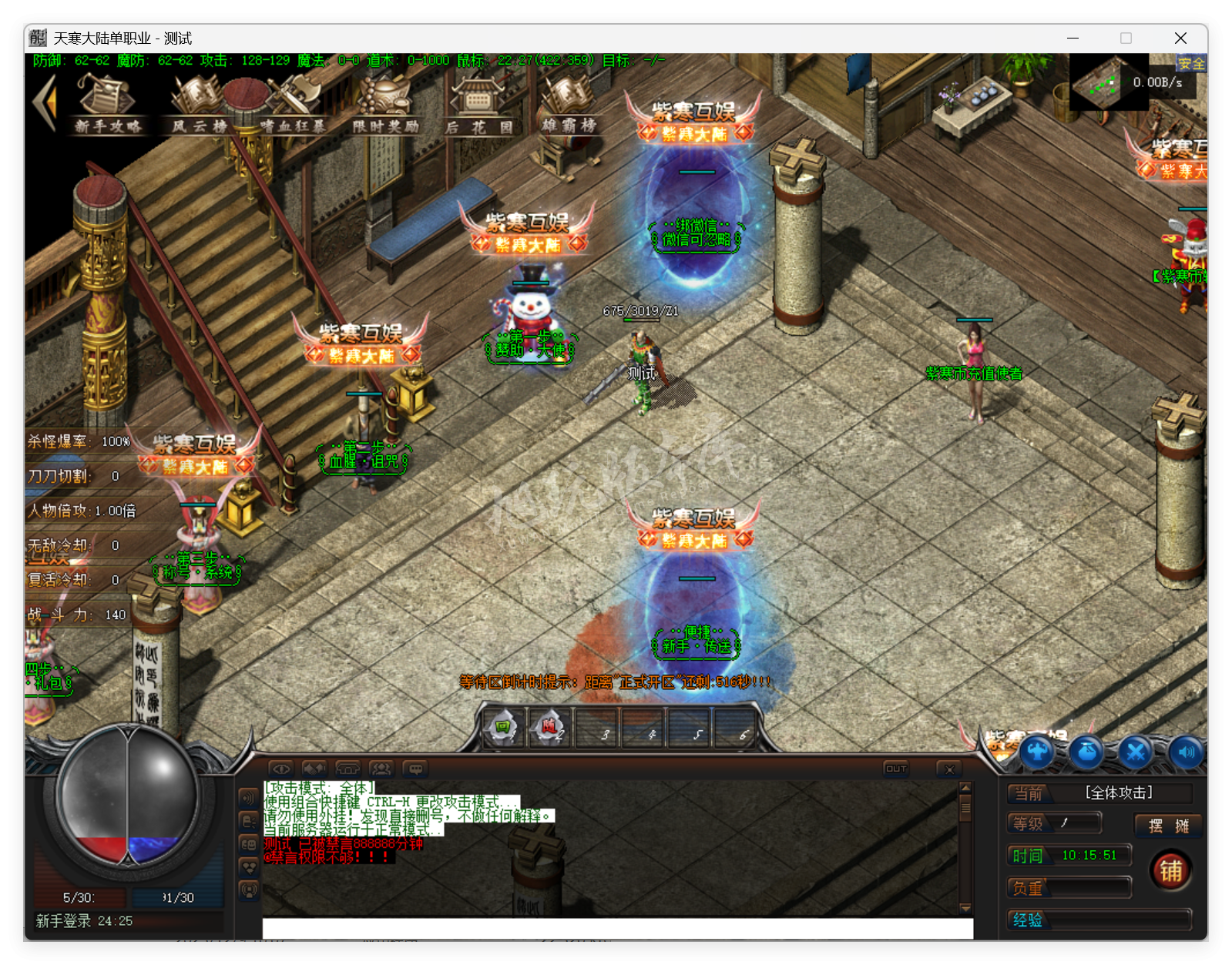Use the red 随 scroll in hotbar slot 2
The height and width of the screenshot is (965, 1232).
[549, 728]
